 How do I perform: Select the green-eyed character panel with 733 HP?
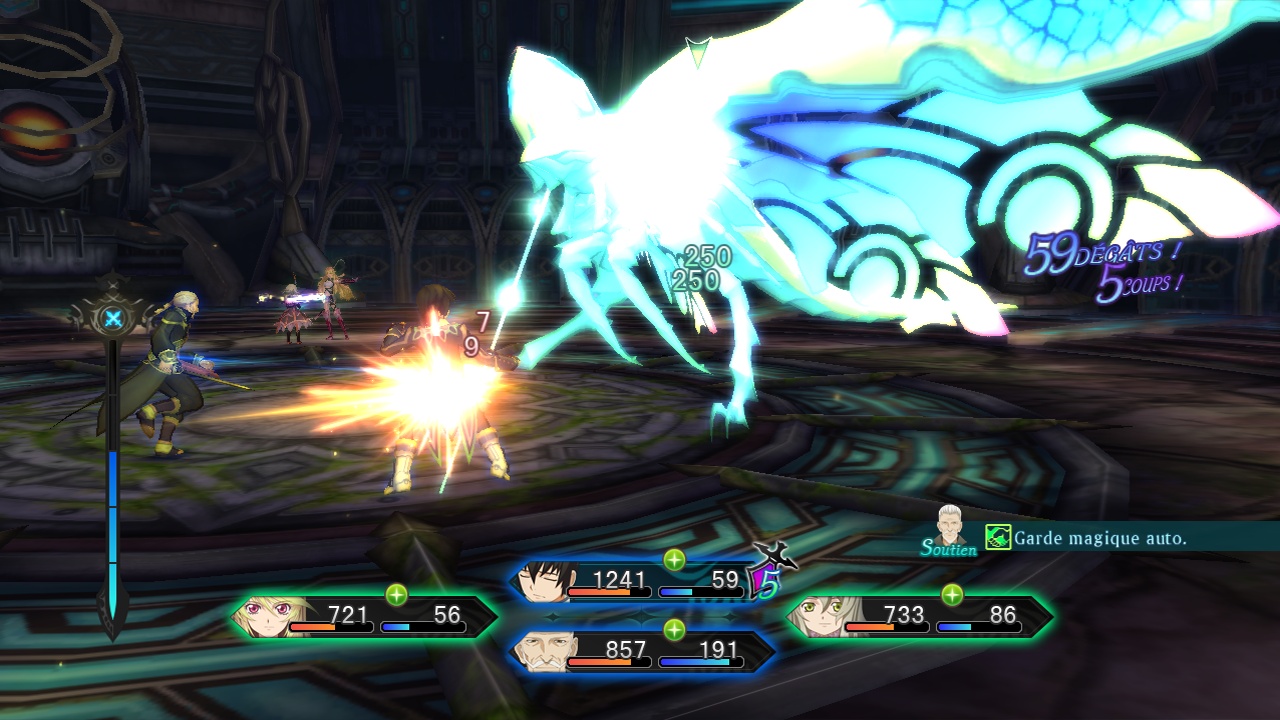click(920, 617)
